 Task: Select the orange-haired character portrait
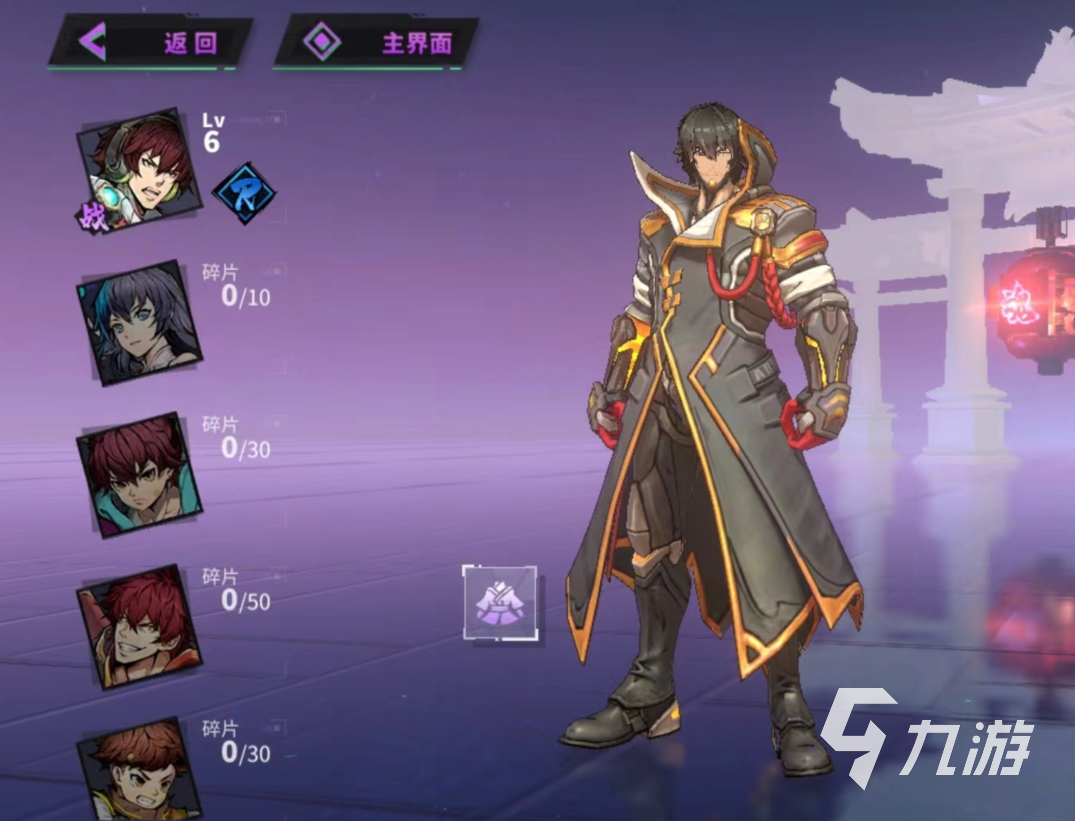140,770
